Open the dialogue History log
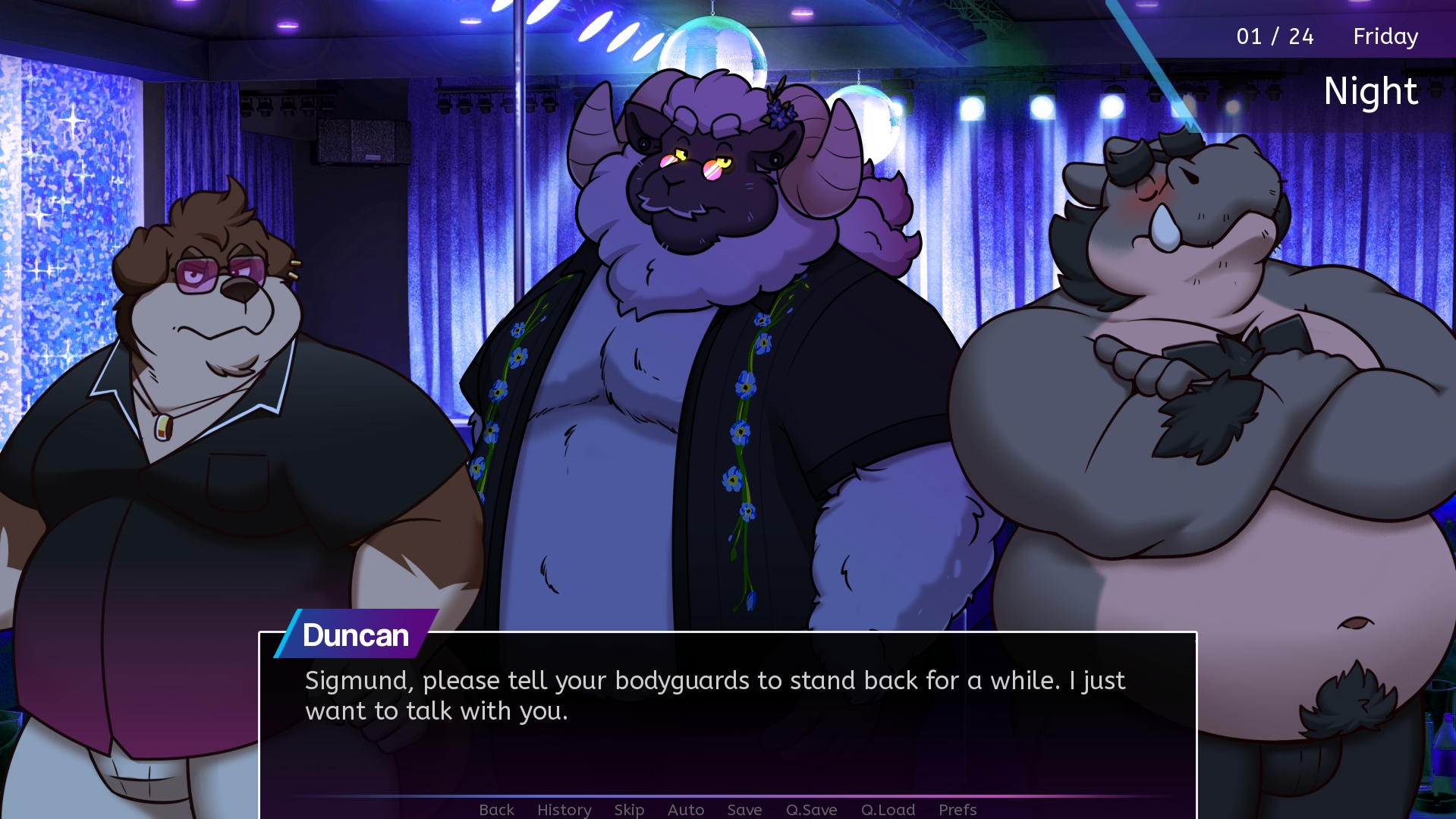Image resolution: width=1456 pixels, height=819 pixels. click(564, 809)
